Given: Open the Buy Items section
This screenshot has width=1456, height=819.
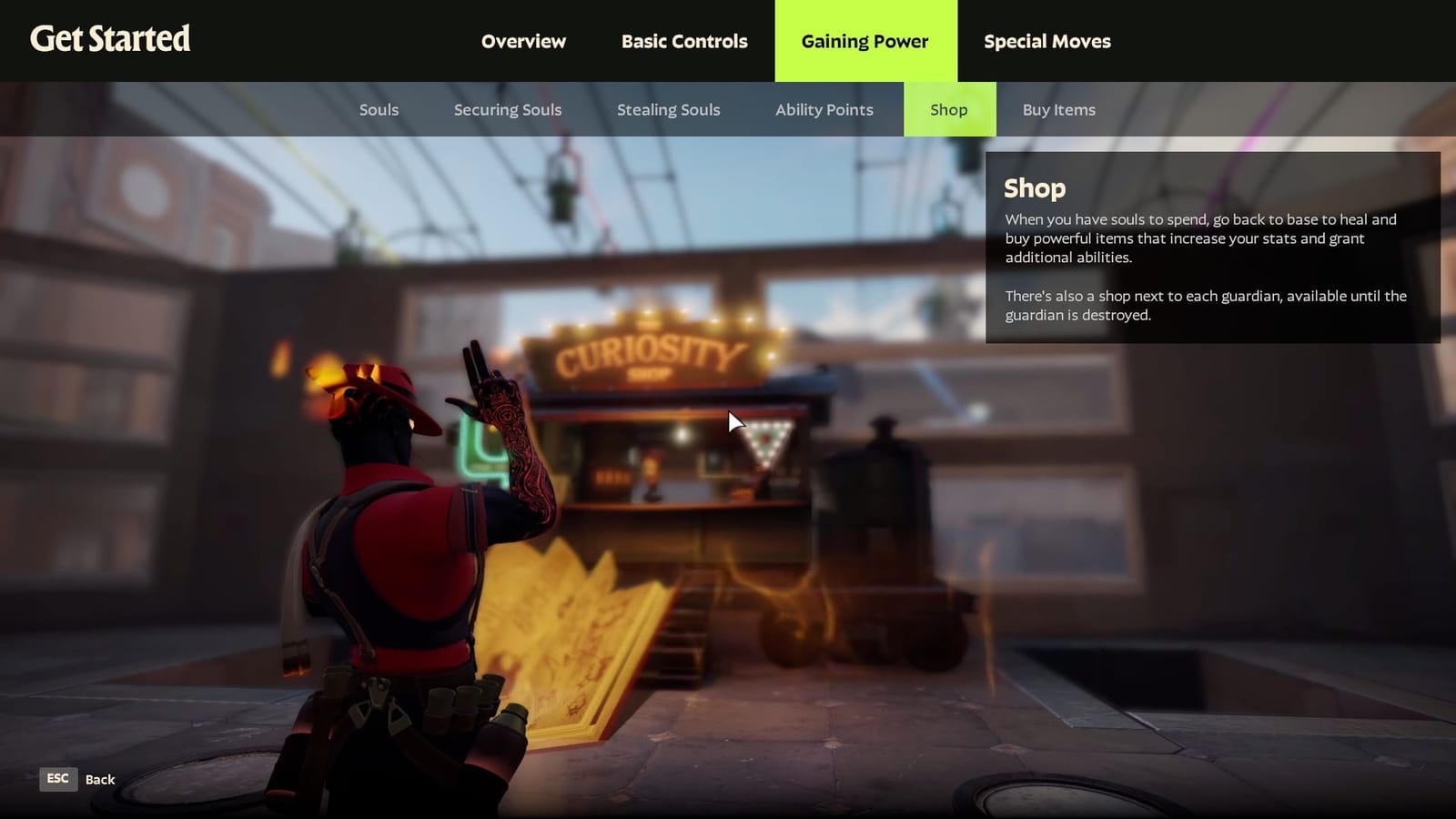Looking at the screenshot, I should (x=1058, y=109).
